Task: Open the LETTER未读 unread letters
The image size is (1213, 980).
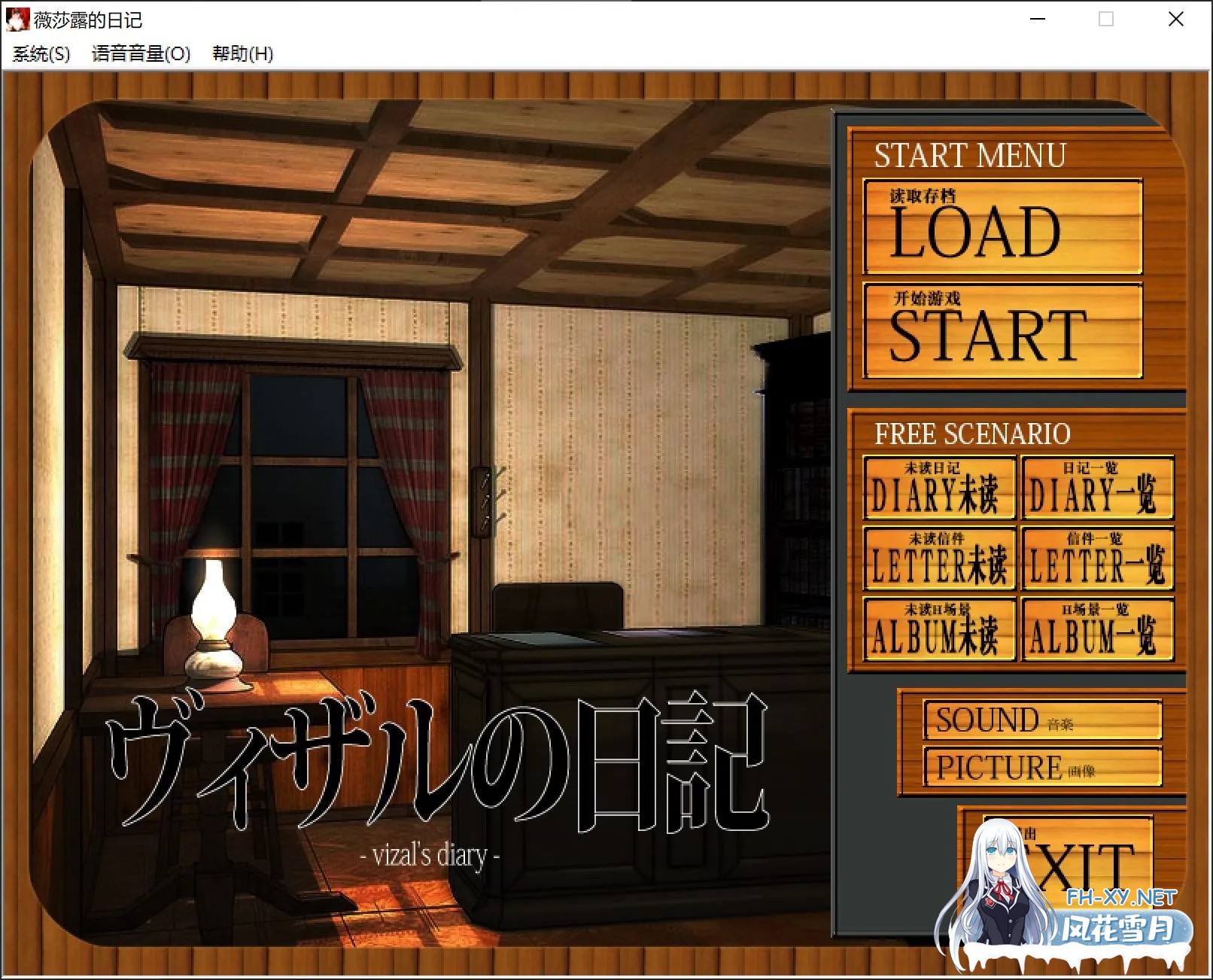Action: [939, 558]
